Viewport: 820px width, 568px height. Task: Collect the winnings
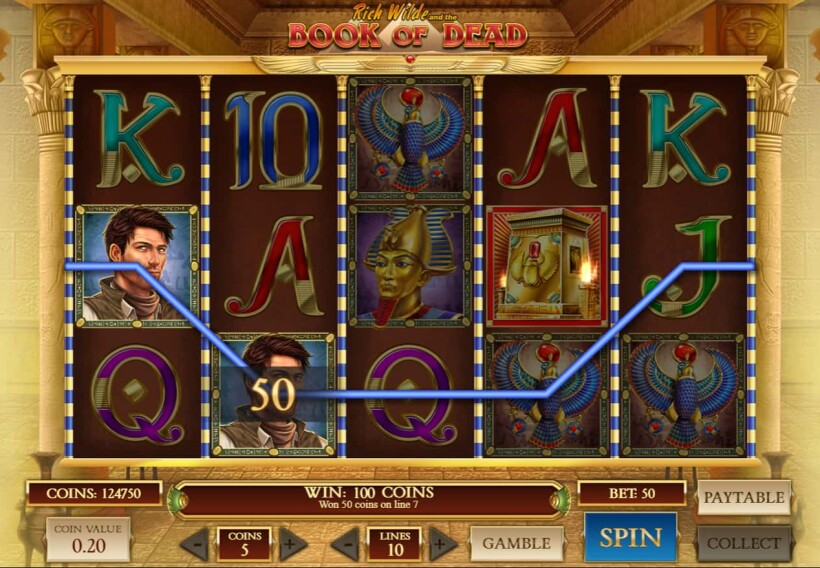pyautogui.click(x=743, y=543)
